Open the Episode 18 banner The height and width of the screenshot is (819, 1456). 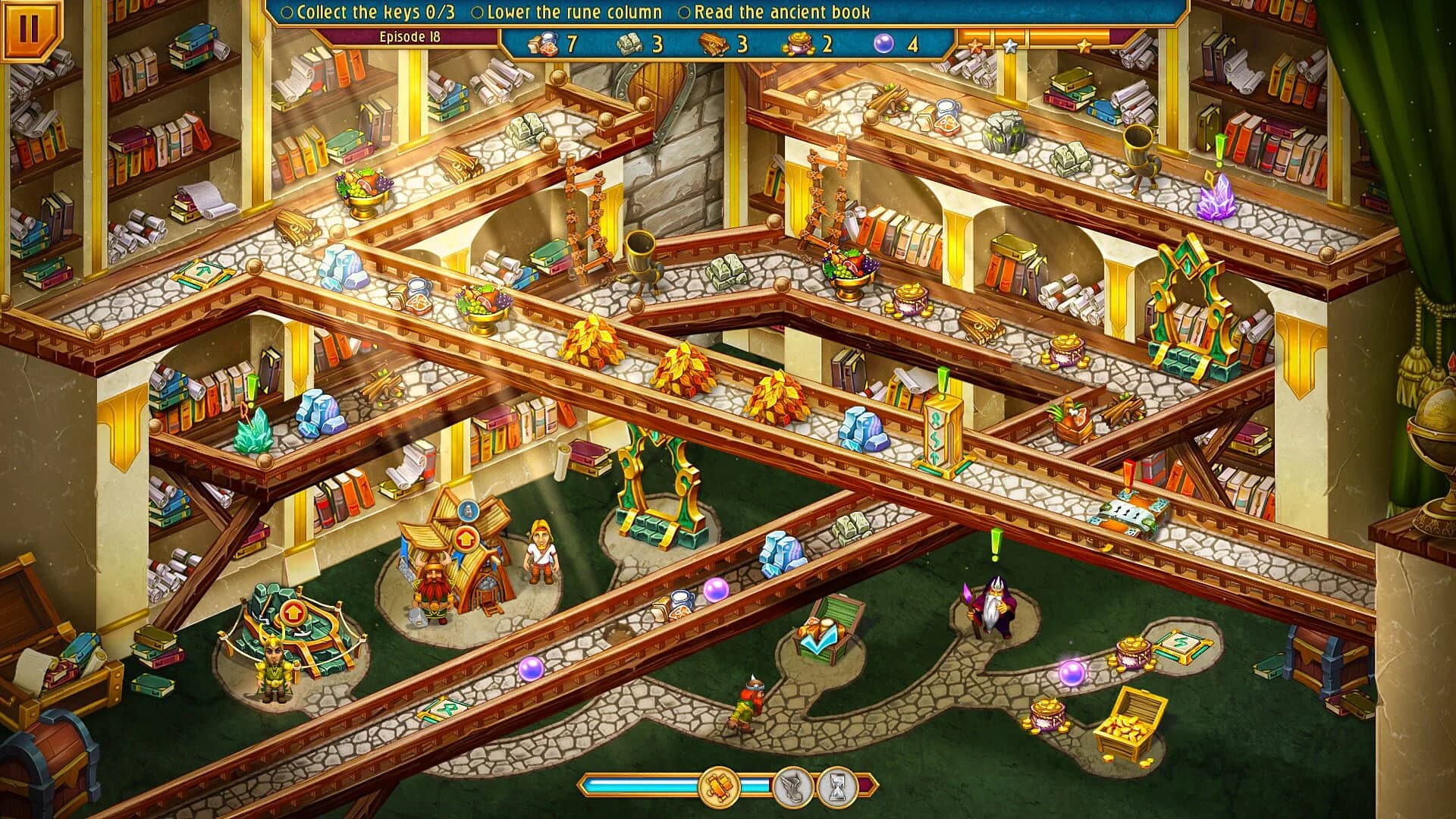pyautogui.click(x=412, y=35)
